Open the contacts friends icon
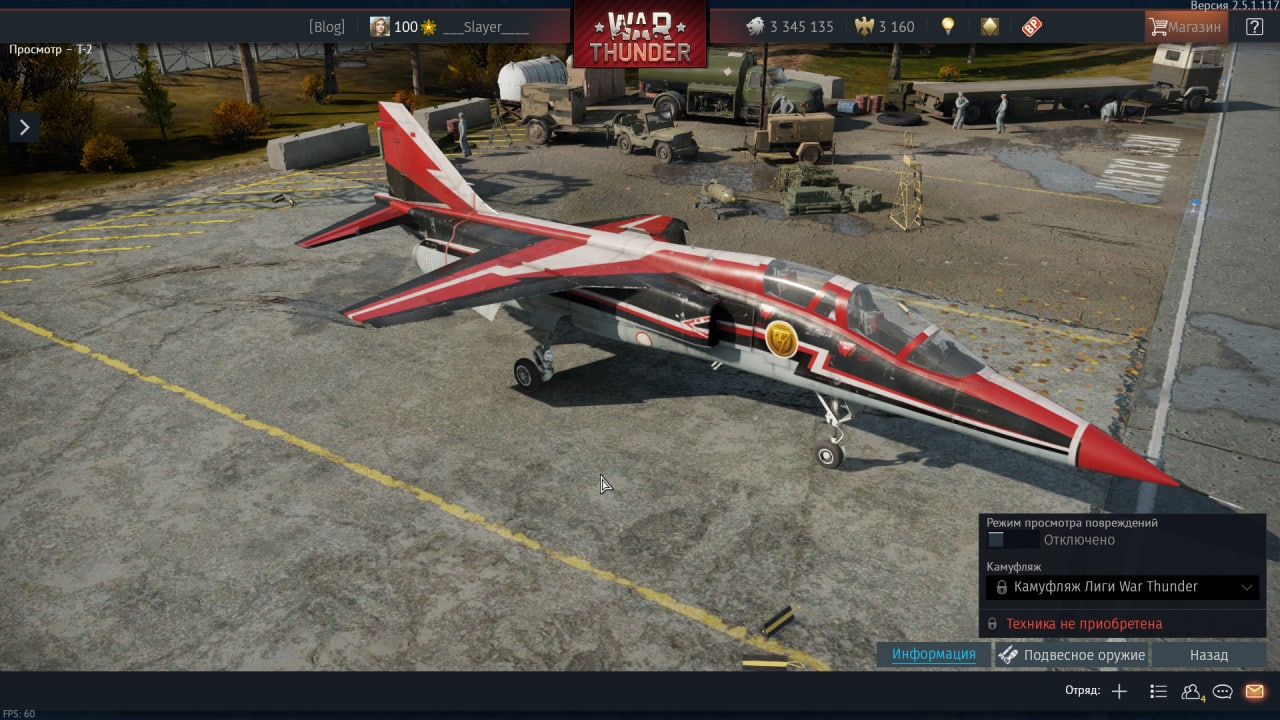 coord(1191,691)
